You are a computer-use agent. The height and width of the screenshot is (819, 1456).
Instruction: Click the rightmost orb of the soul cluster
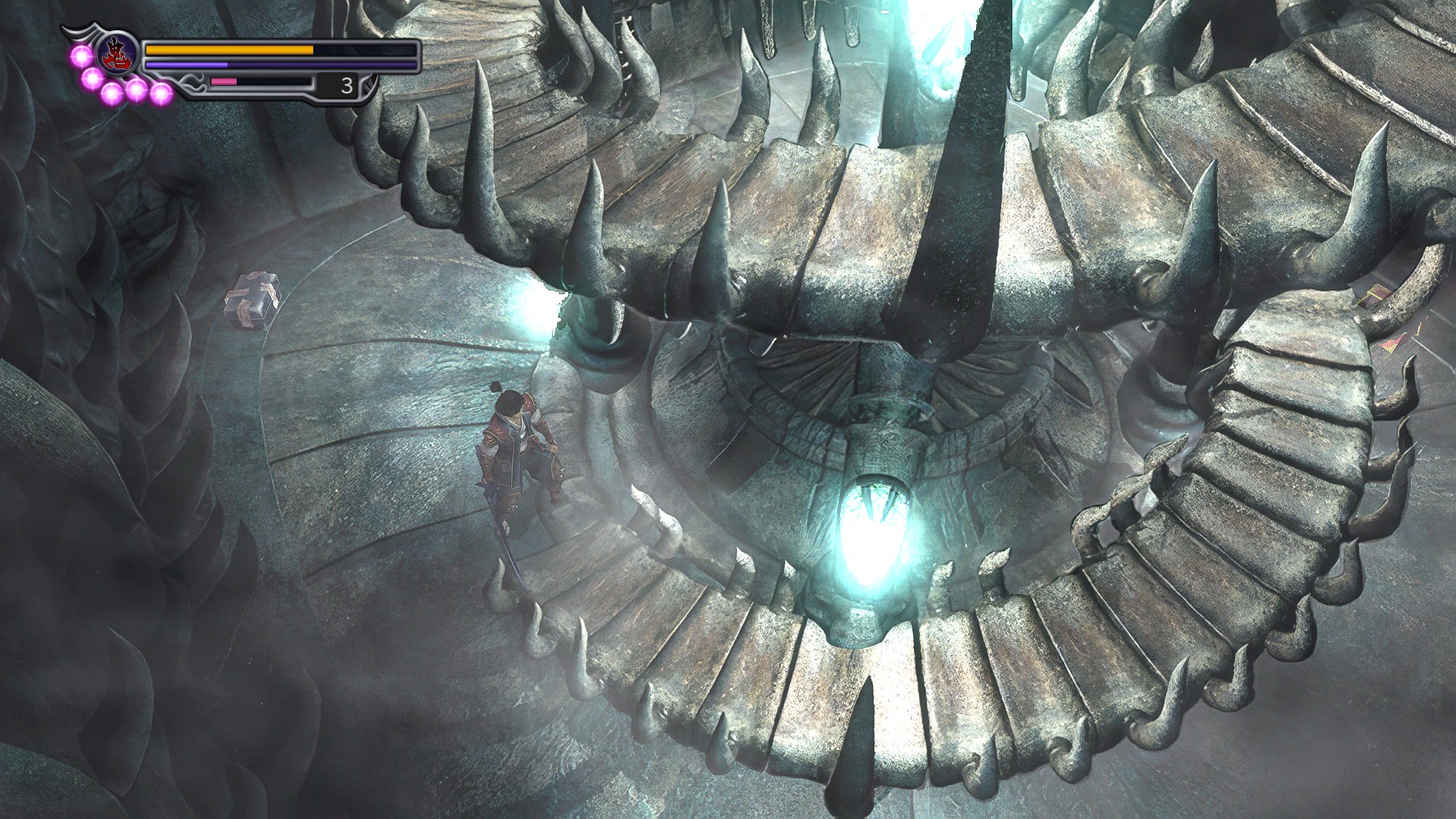pyautogui.click(x=161, y=93)
